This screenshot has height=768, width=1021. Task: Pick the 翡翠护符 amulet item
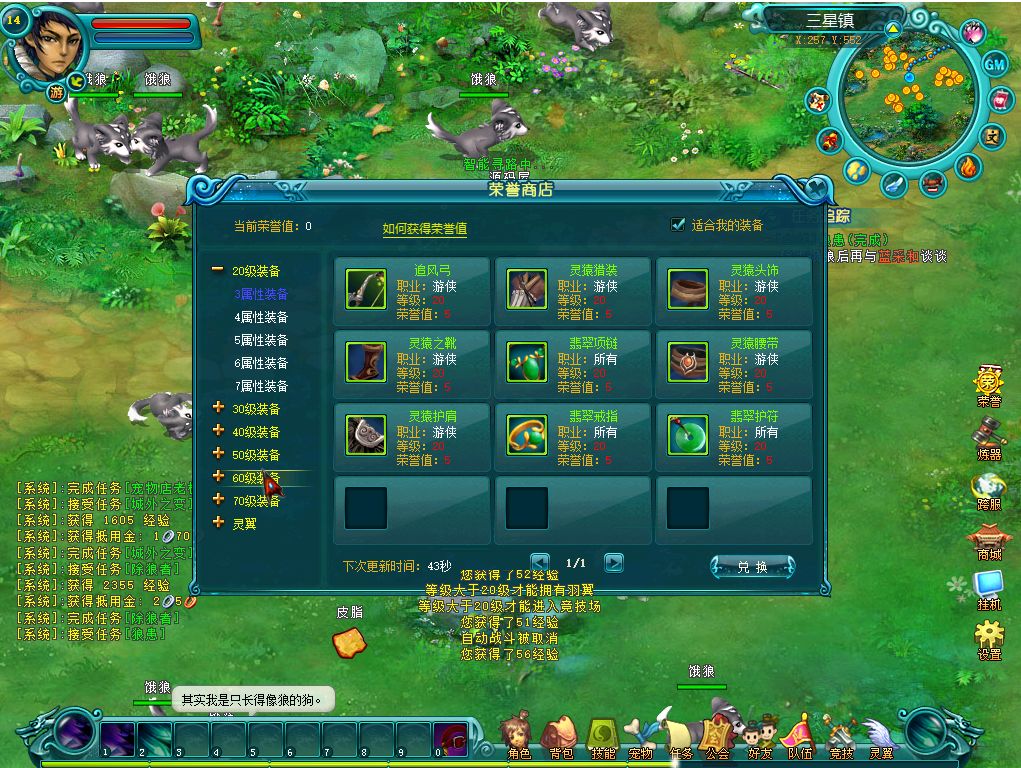[x=733, y=435]
